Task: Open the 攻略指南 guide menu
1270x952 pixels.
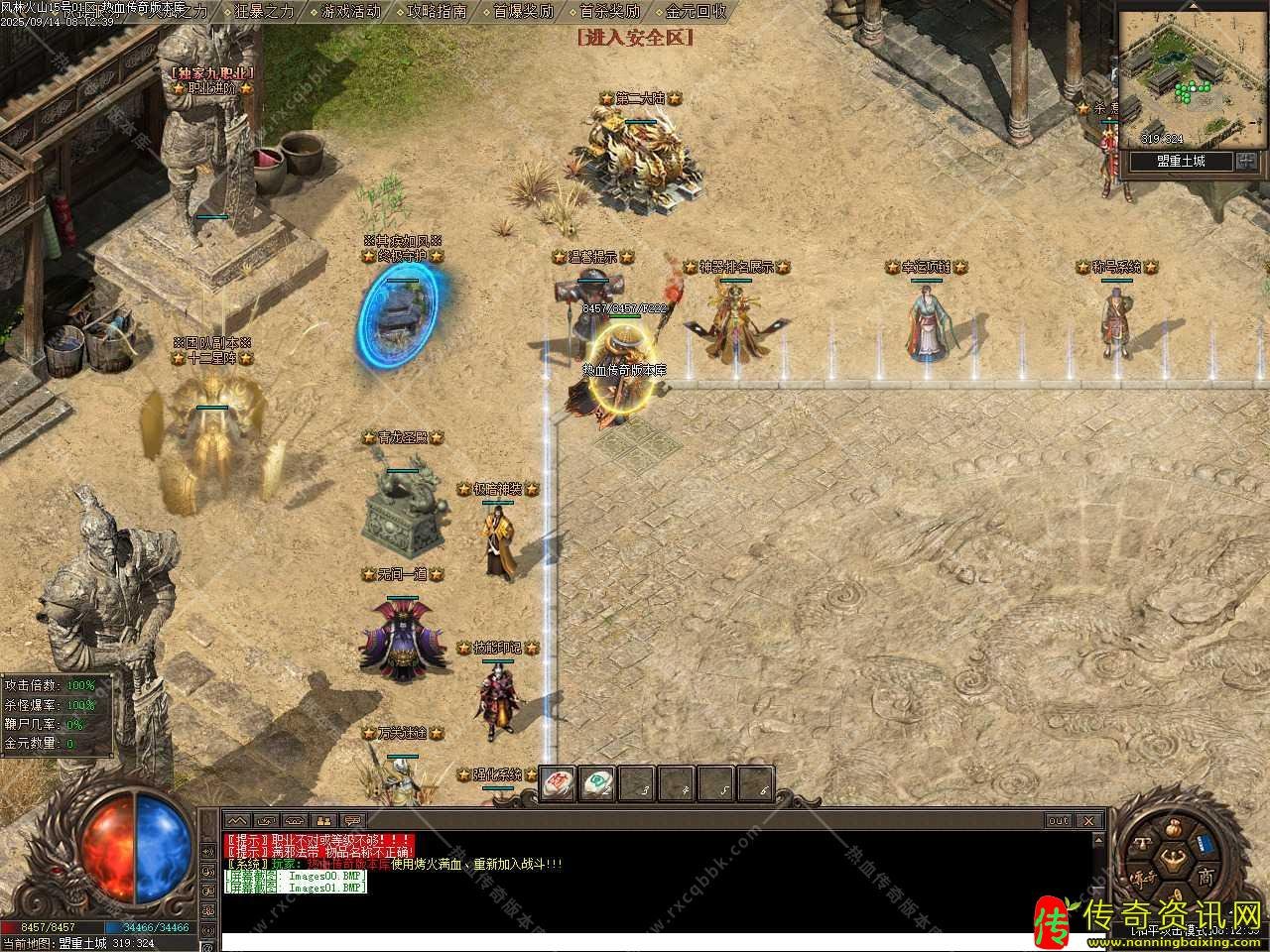Action: point(437,12)
